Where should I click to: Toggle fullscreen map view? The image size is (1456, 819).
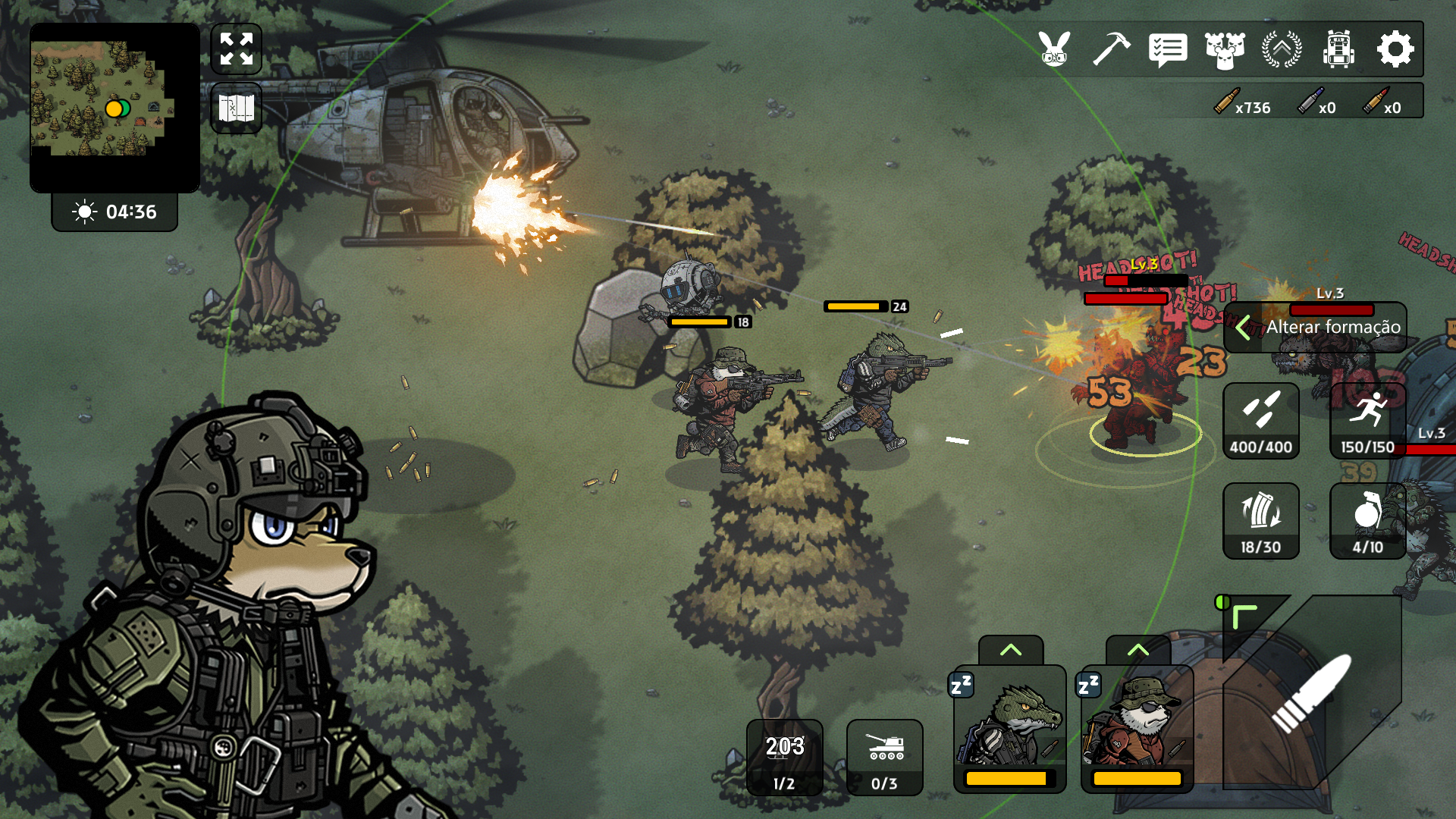pos(236,49)
